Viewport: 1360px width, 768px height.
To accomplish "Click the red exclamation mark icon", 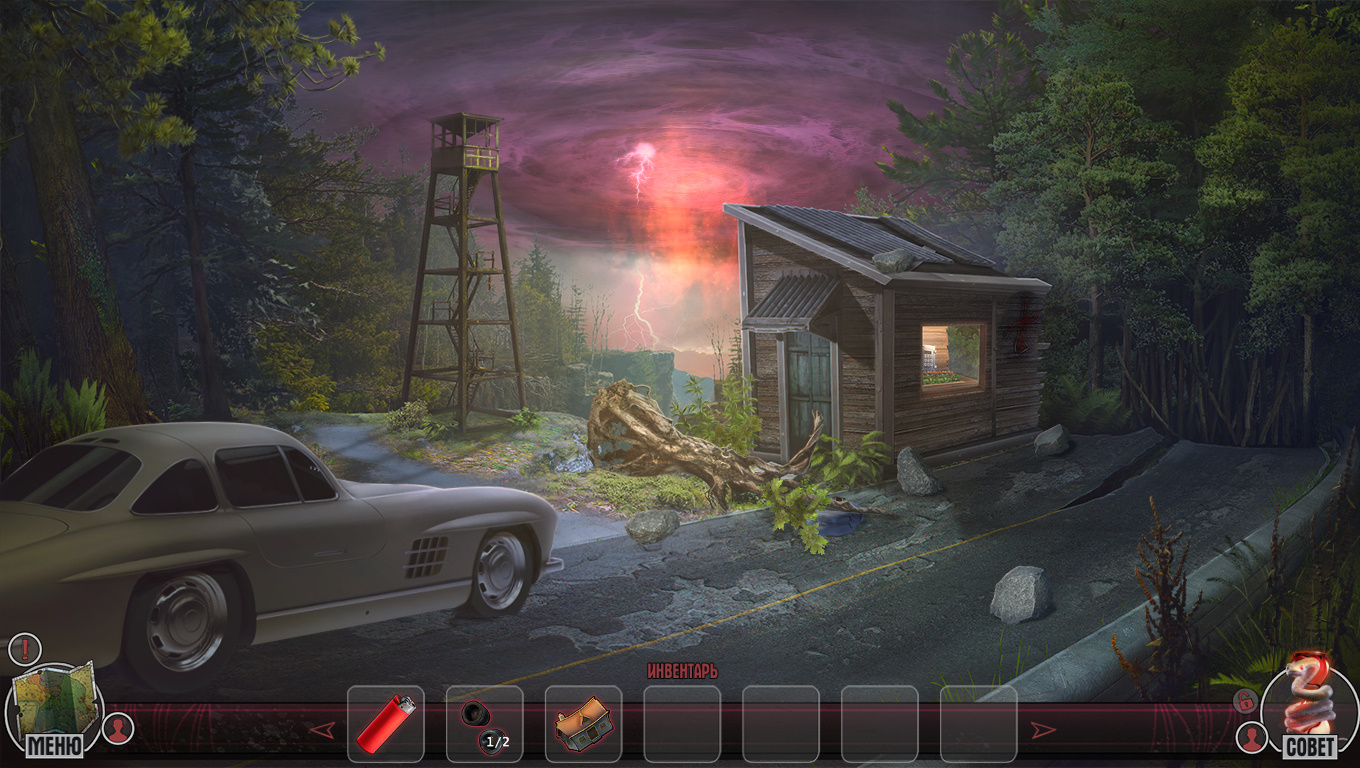I will 23,649.
